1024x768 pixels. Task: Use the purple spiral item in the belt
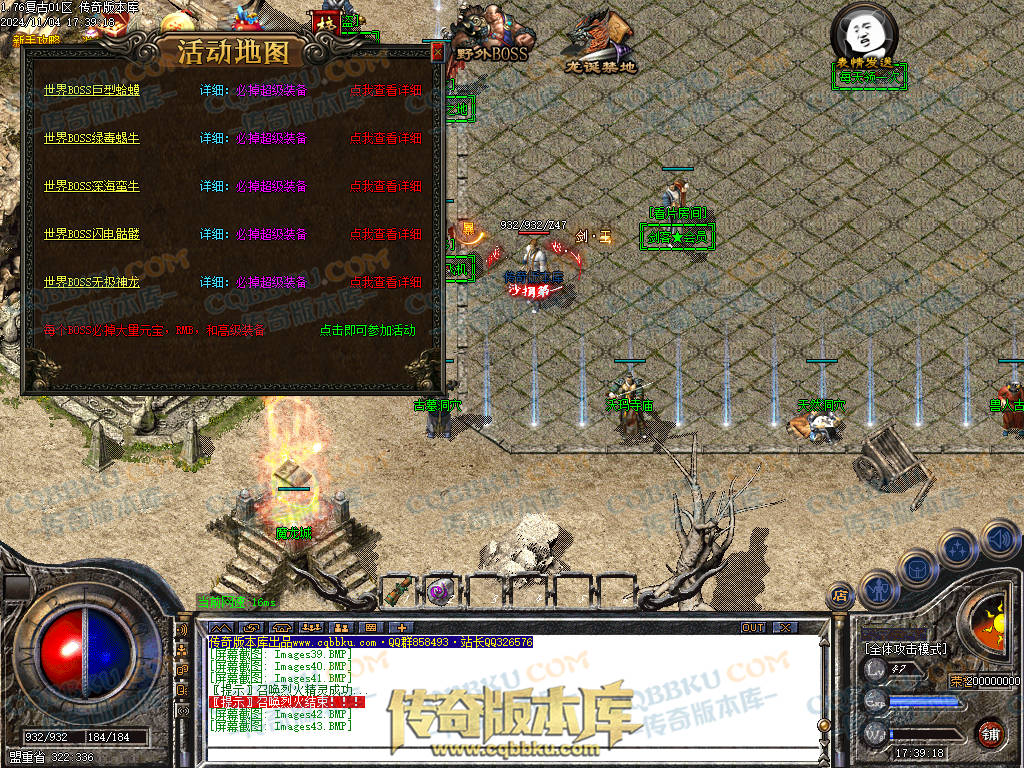[439, 591]
